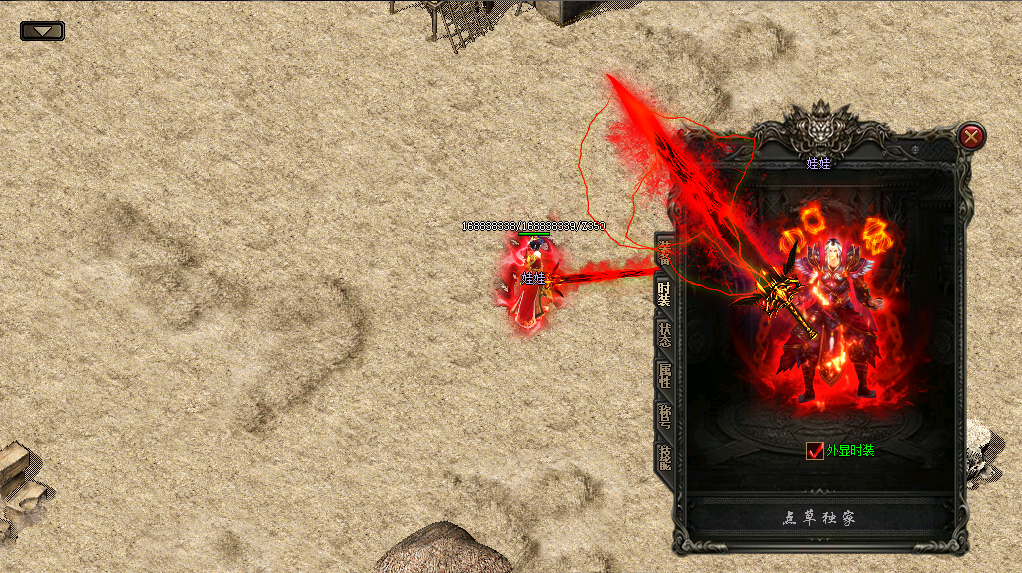
Task: Close the character panel with the red X
Action: point(971,136)
